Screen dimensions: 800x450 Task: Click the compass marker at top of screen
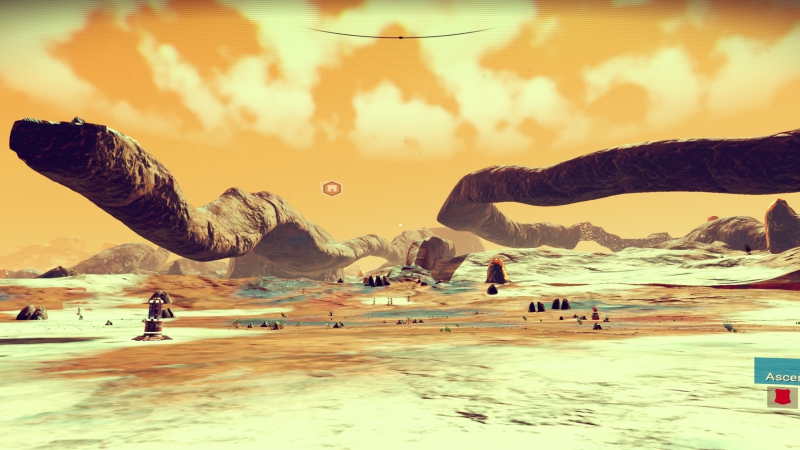pyautogui.click(x=400, y=37)
